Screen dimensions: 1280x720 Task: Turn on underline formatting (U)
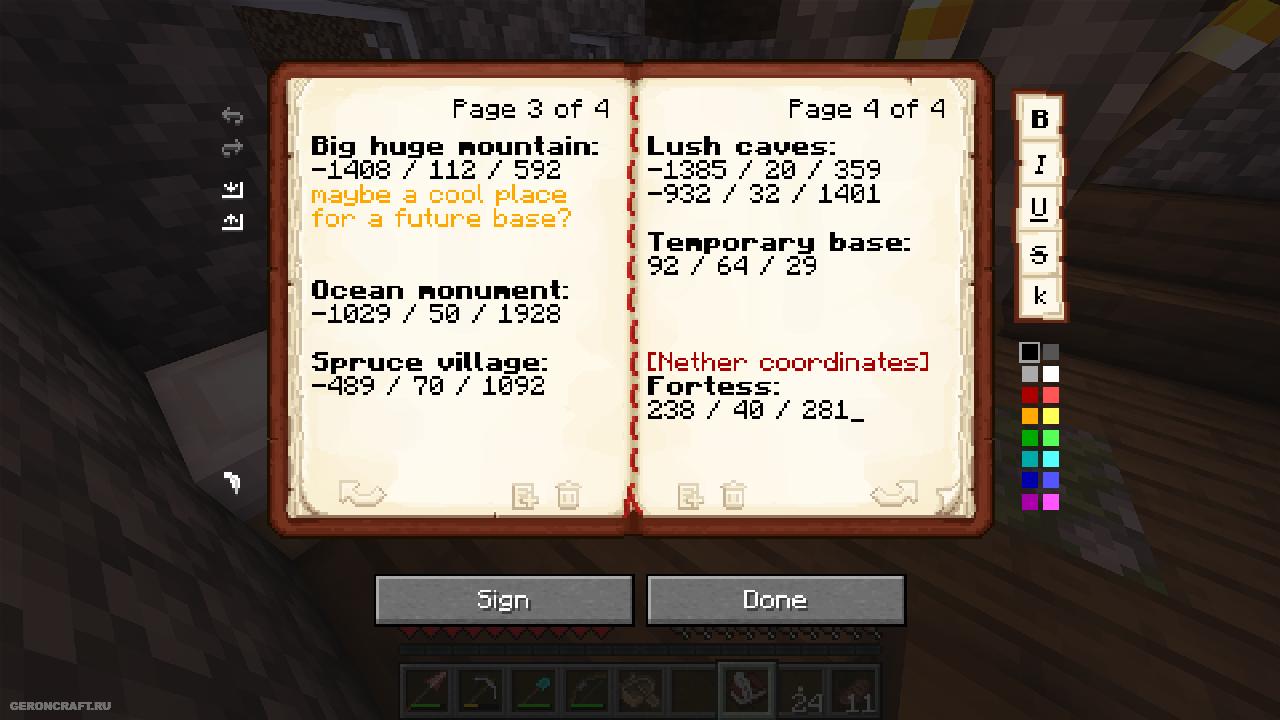click(x=1039, y=208)
